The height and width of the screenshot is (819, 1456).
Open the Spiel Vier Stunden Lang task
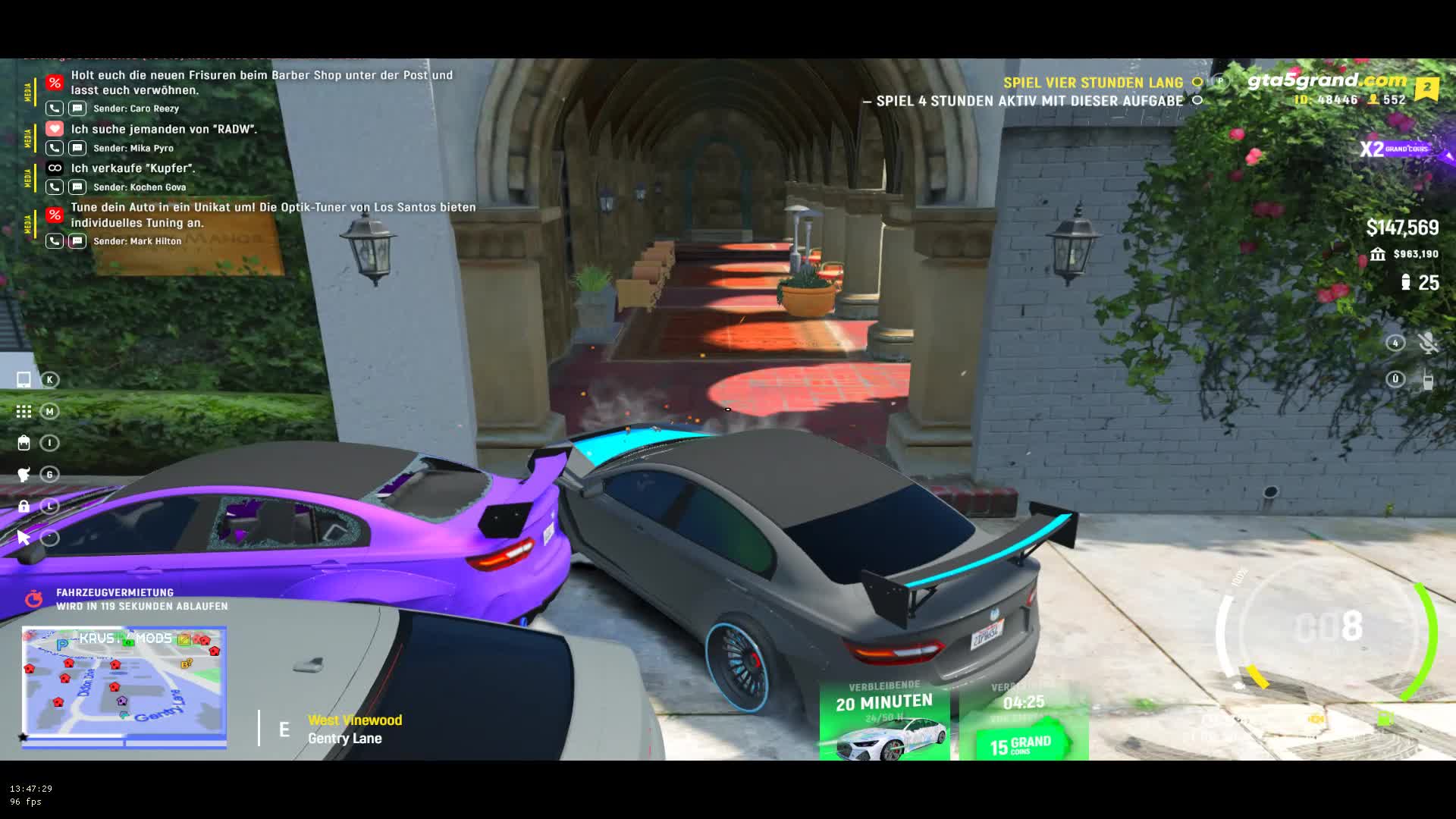click(x=1093, y=83)
